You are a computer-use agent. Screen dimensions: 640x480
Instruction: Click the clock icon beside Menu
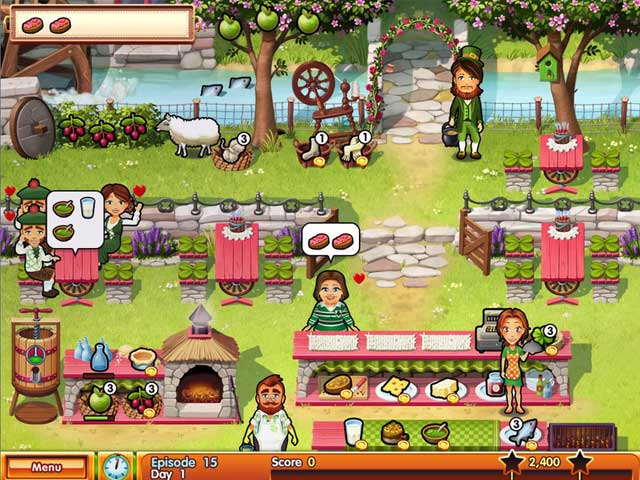[116, 466]
